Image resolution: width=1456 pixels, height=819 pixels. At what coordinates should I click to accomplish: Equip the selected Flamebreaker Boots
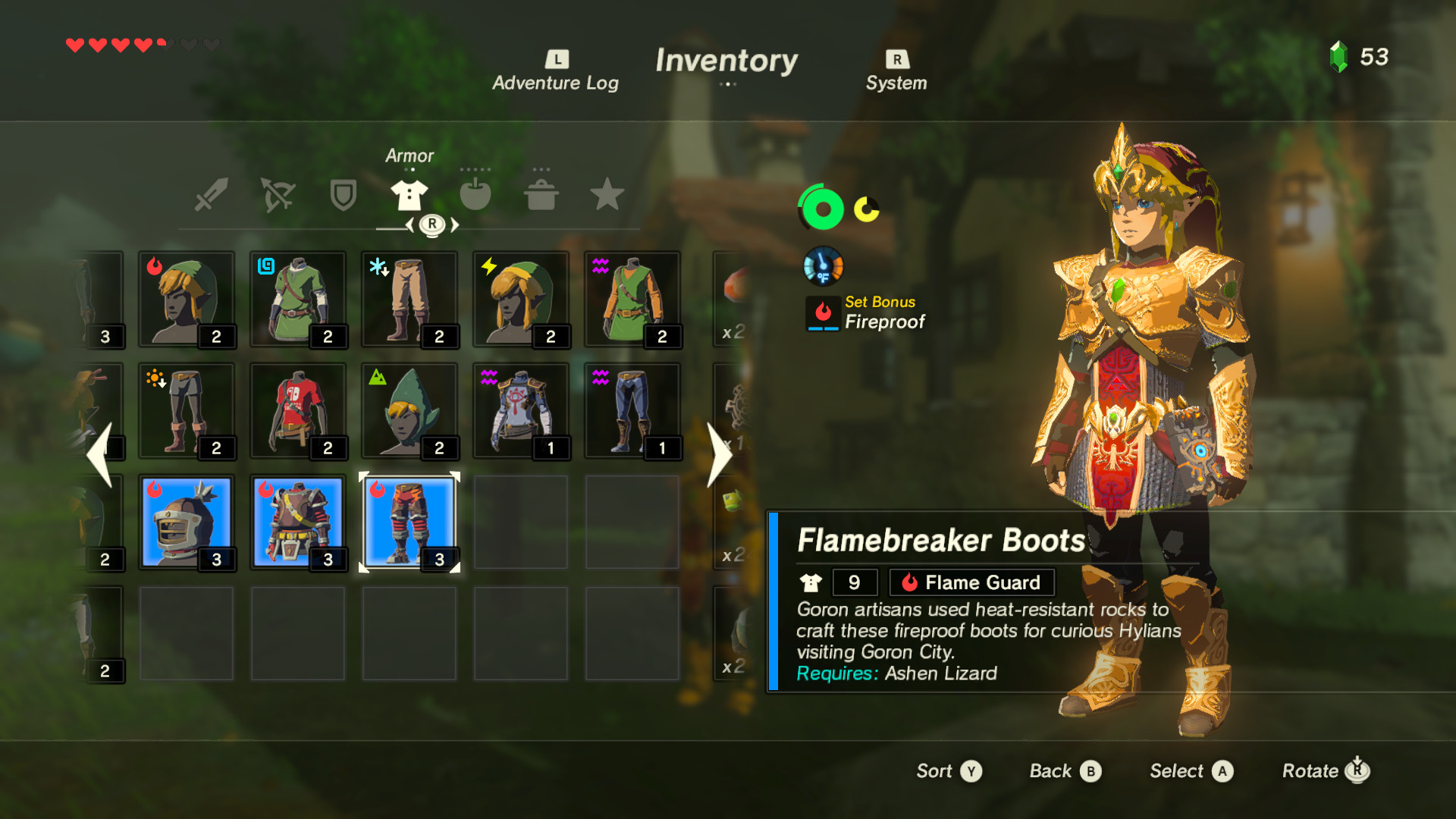coord(409,522)
